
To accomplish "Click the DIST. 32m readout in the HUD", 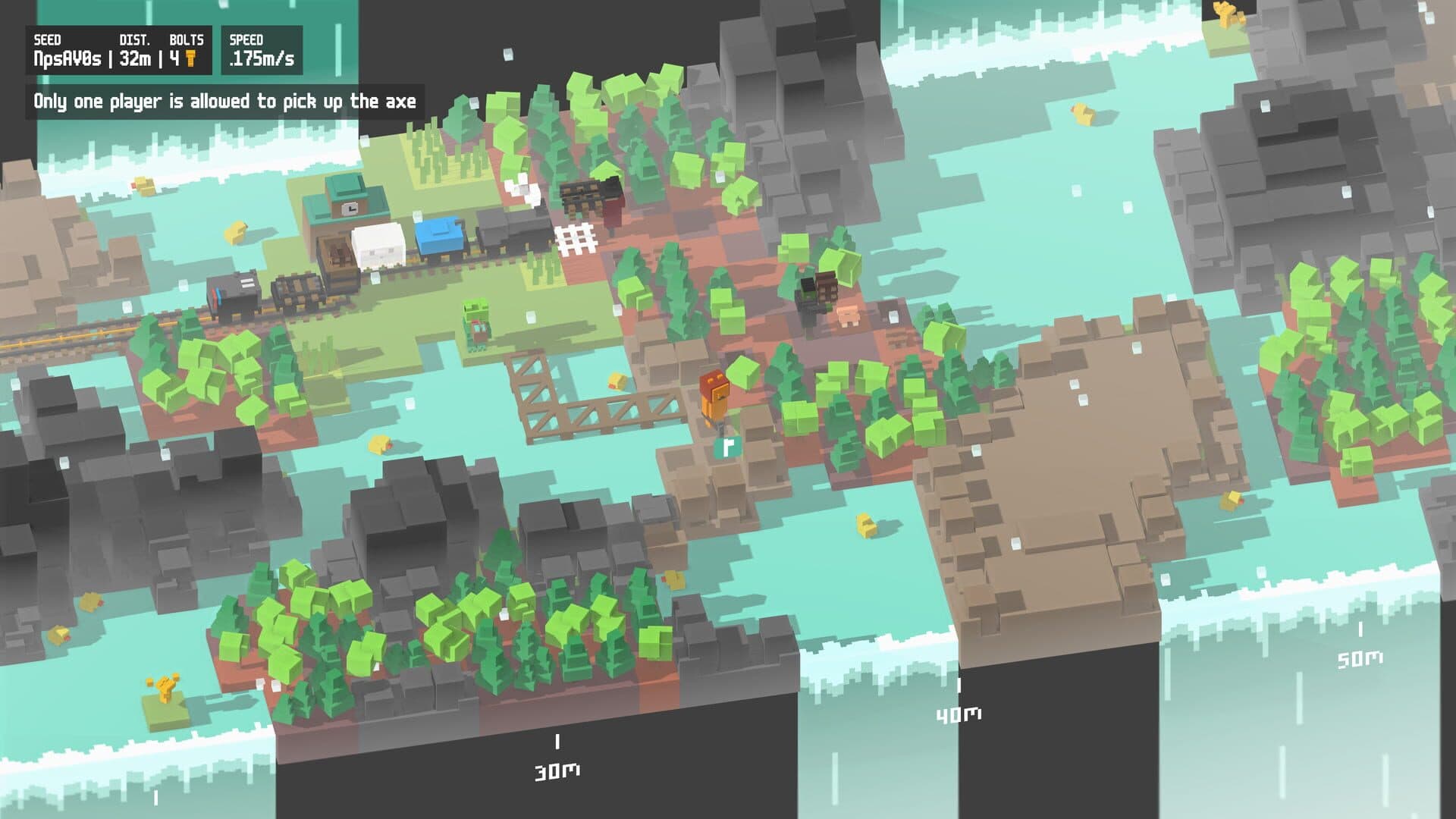I will (x=136, y=58).
